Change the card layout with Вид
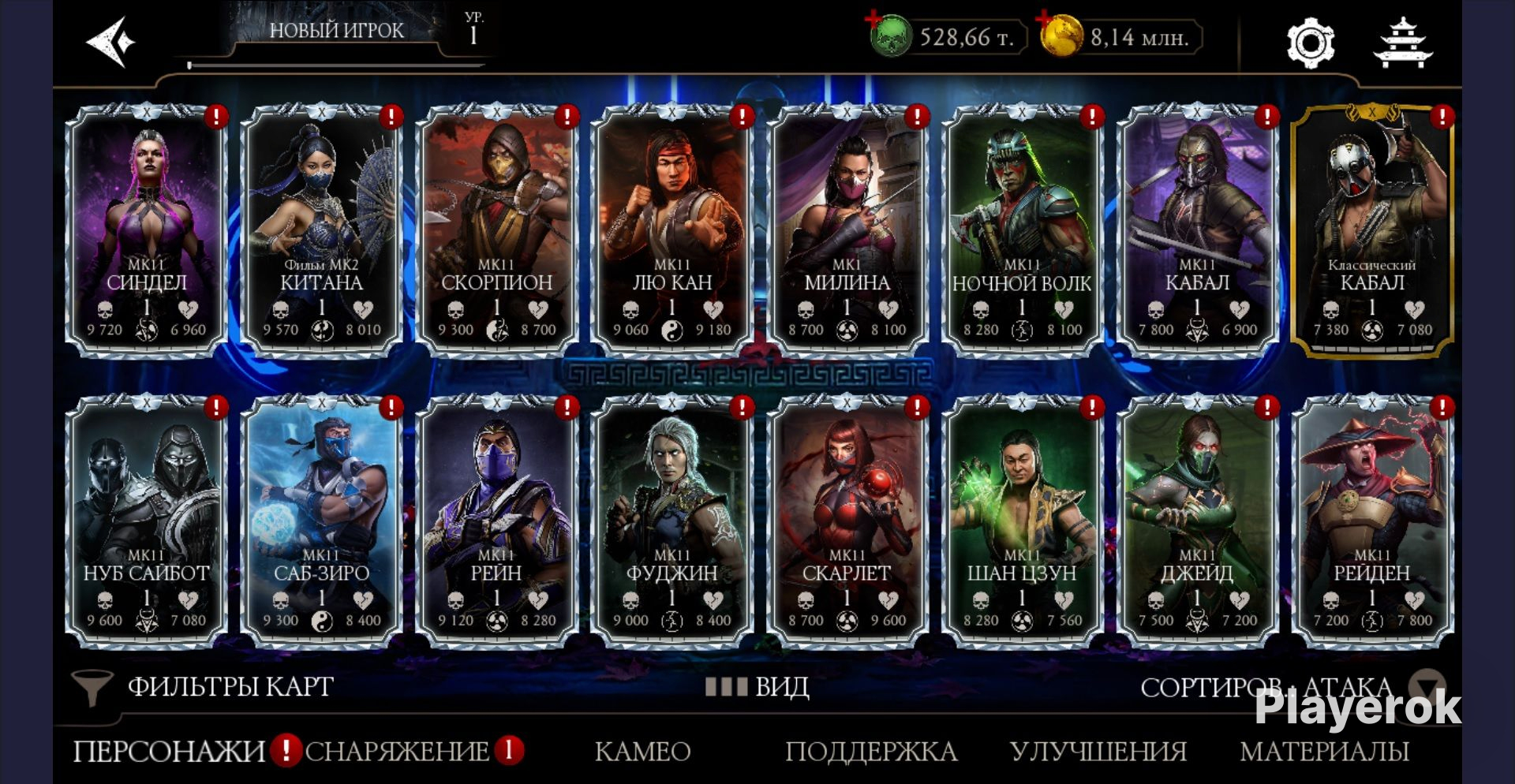Viewport: 1515px width, 784px height. click(x=757, y=686)
